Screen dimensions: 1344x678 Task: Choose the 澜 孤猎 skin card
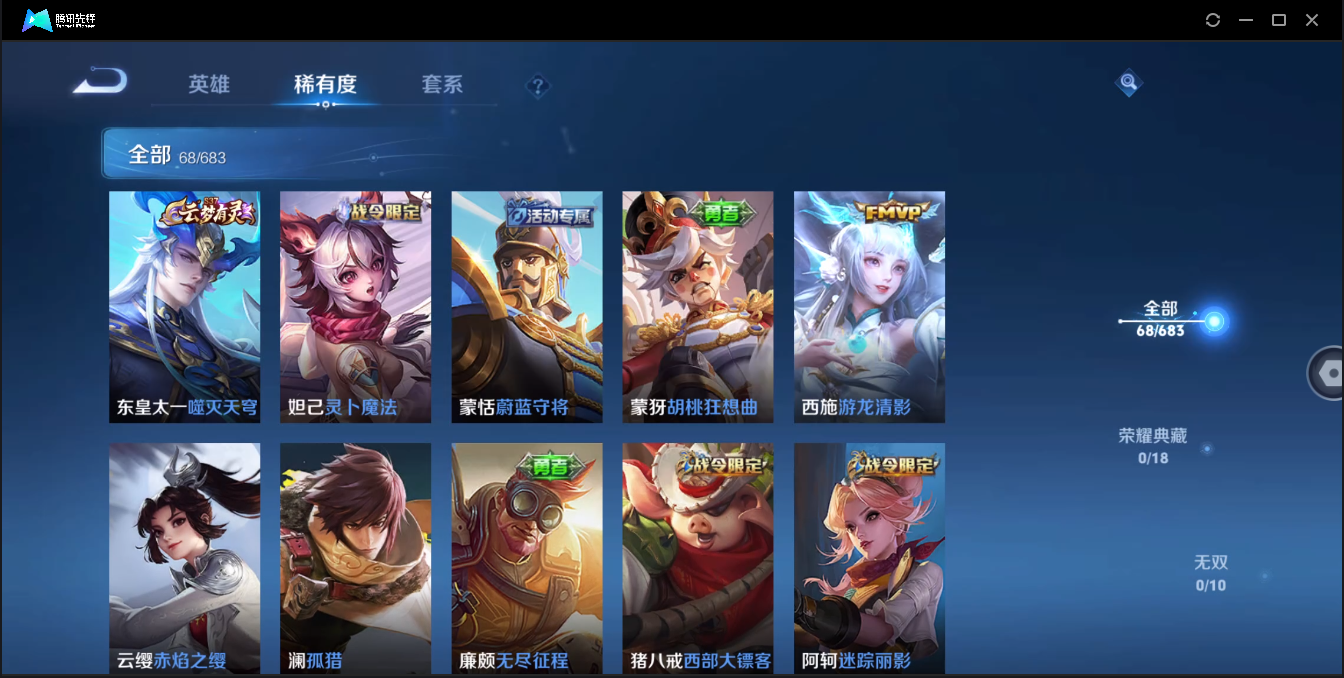[355, 558]
